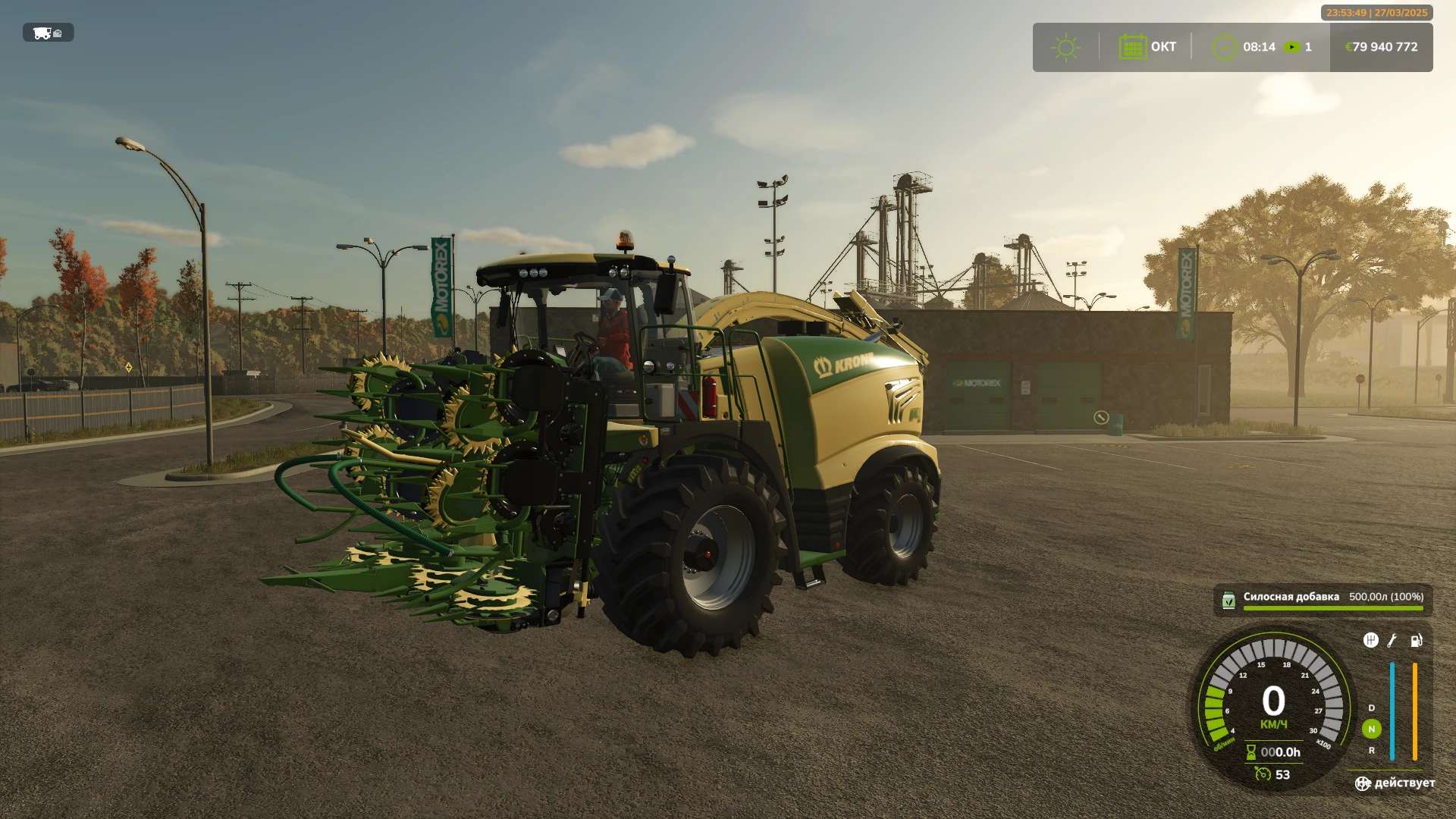Click the harvester vehicle icon in the corner
This screenshot has width=1456, height=819.
47,33
